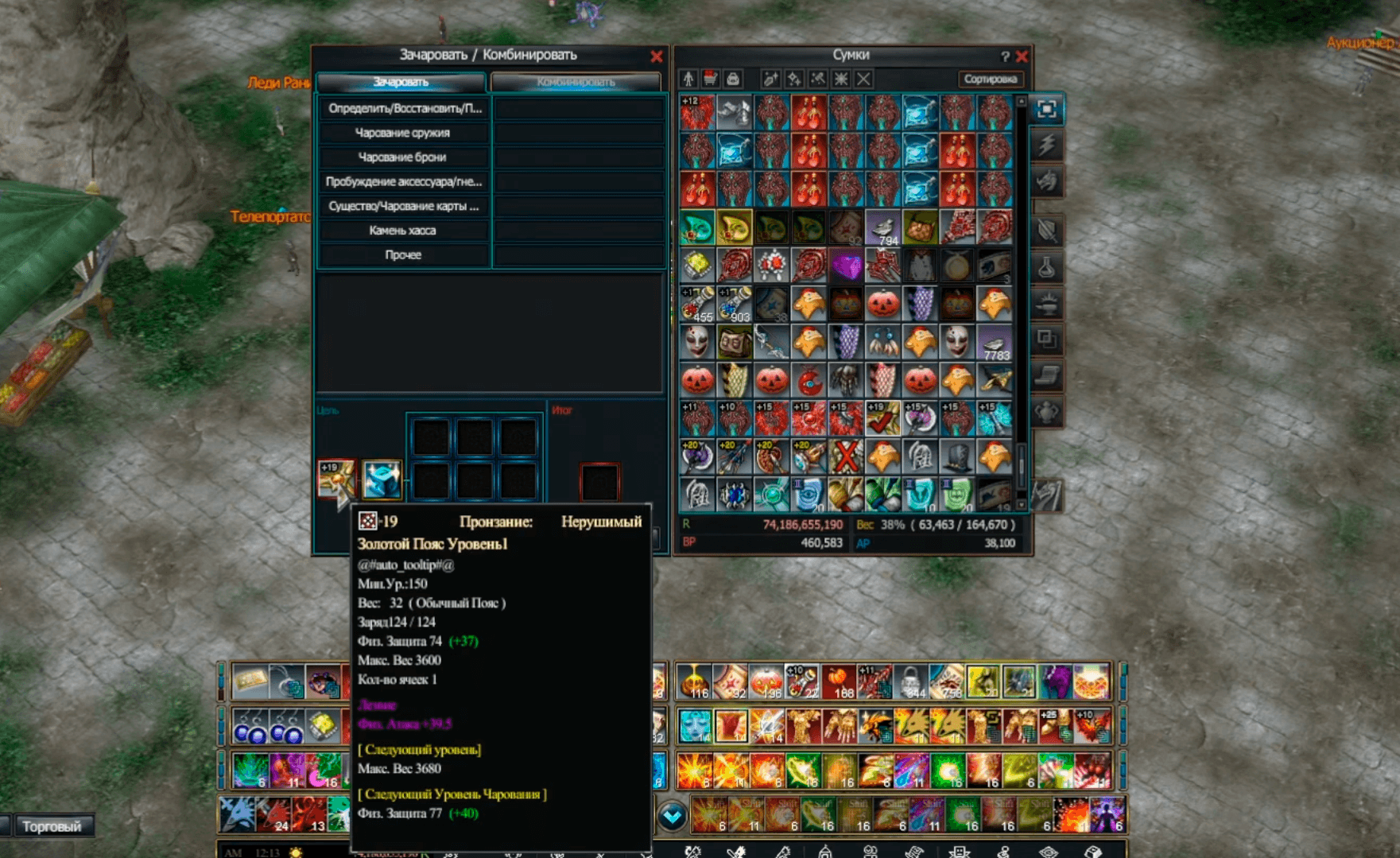Image resolution: width=1400 pixels, height=858 pixels.
Task: Select Пробуждение аксессуара entry
Action: pyautogui.click(x=402, y=182)
